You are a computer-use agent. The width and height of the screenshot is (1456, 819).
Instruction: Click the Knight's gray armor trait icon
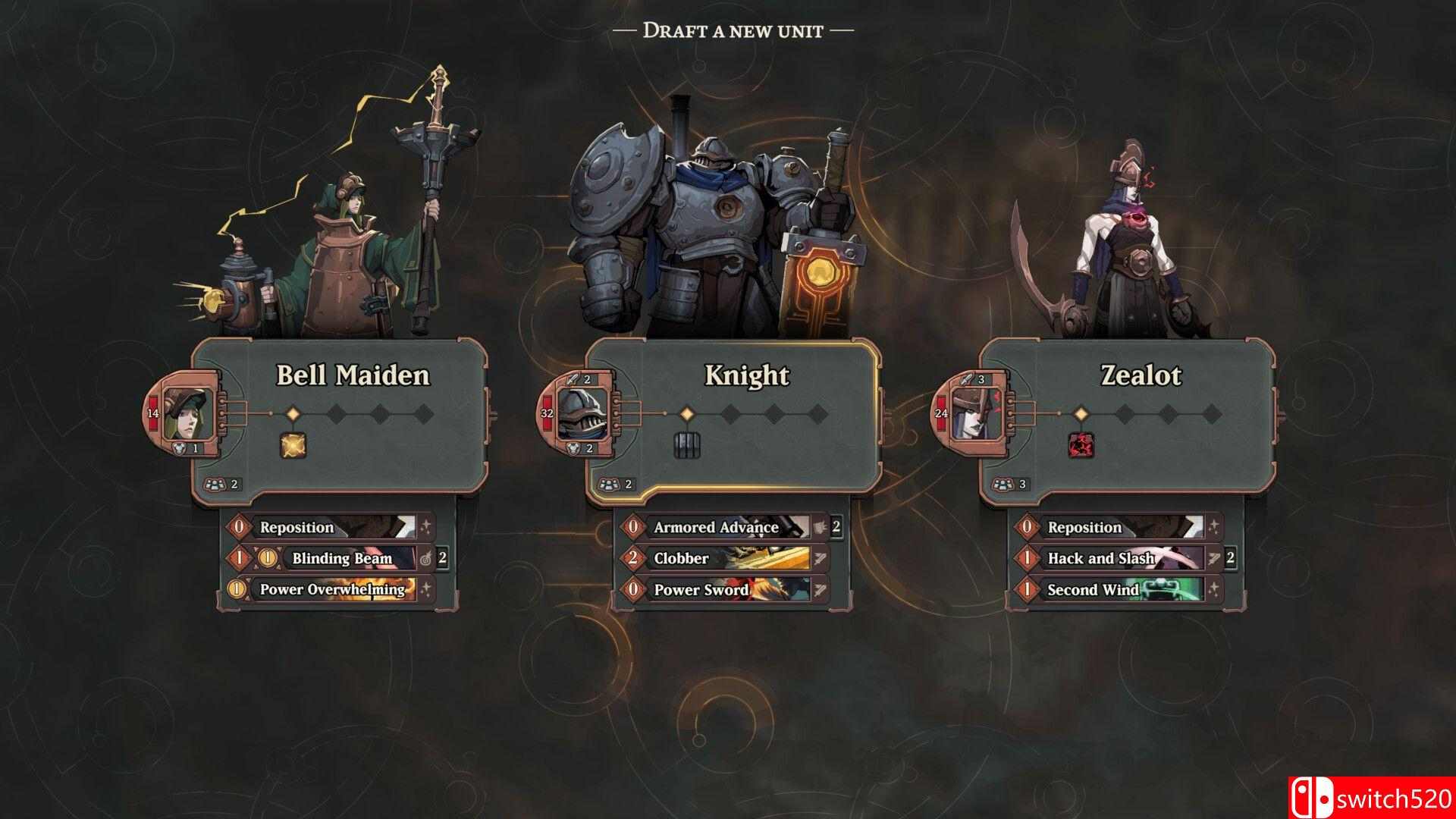tap(686, 445)
